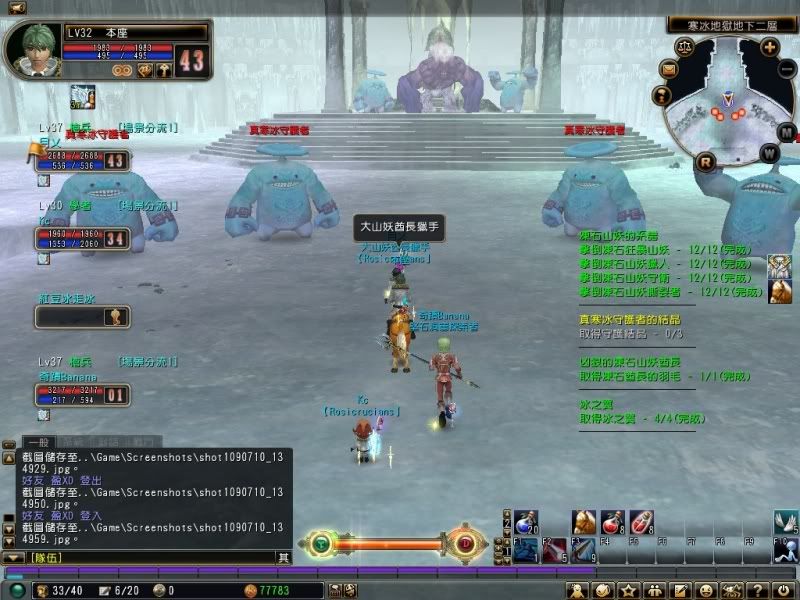Click the round R button under the minimap
The height and width of the screenshot is (600, 800).
(706, 161)
